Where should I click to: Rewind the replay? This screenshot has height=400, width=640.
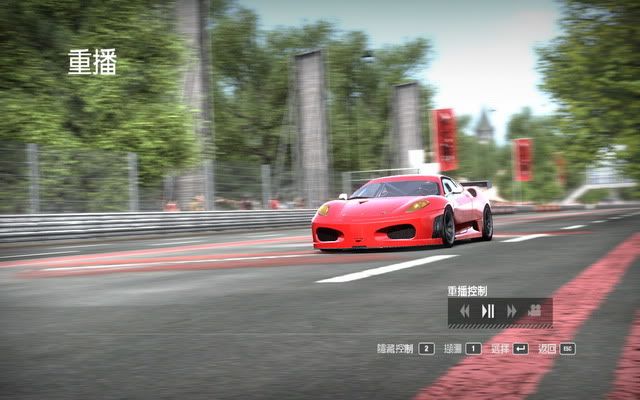[465, 311]
